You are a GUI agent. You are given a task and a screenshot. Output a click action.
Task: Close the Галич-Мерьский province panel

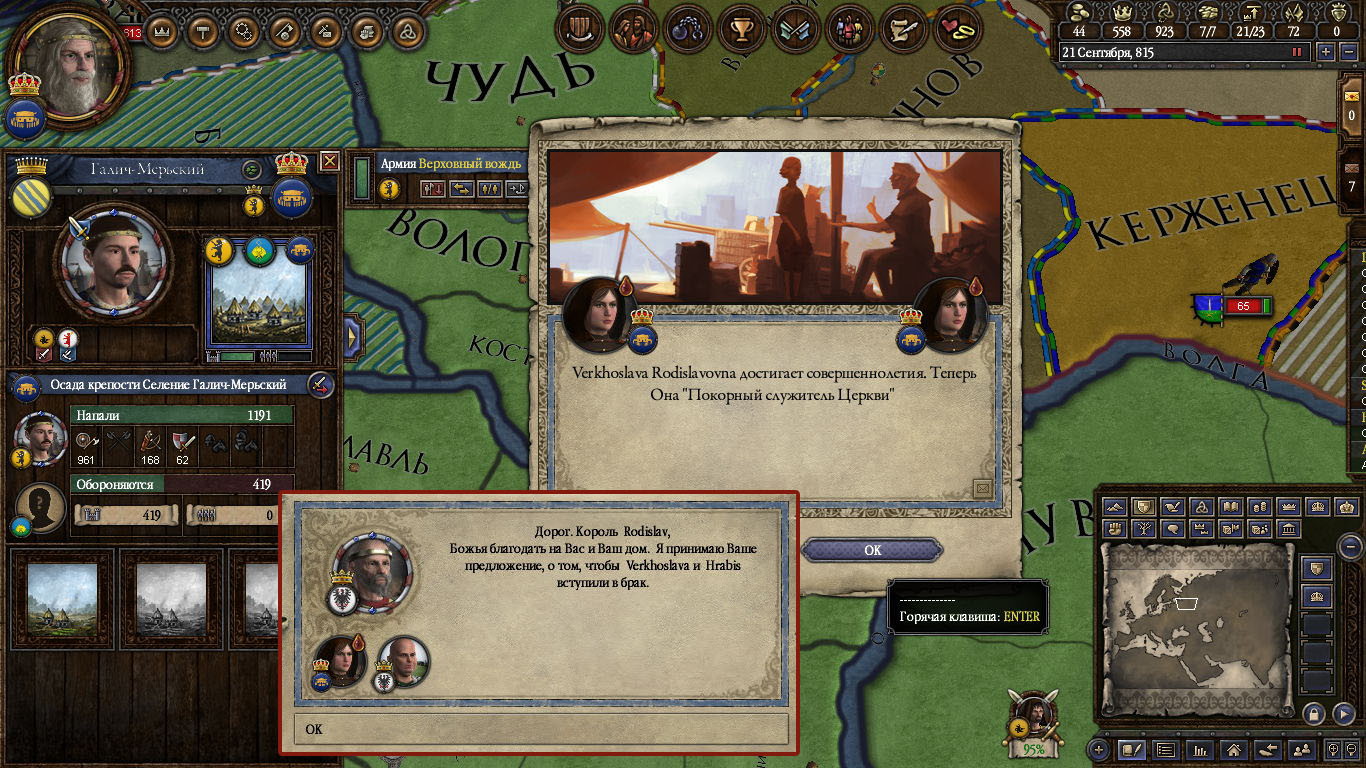coord(329,161)
